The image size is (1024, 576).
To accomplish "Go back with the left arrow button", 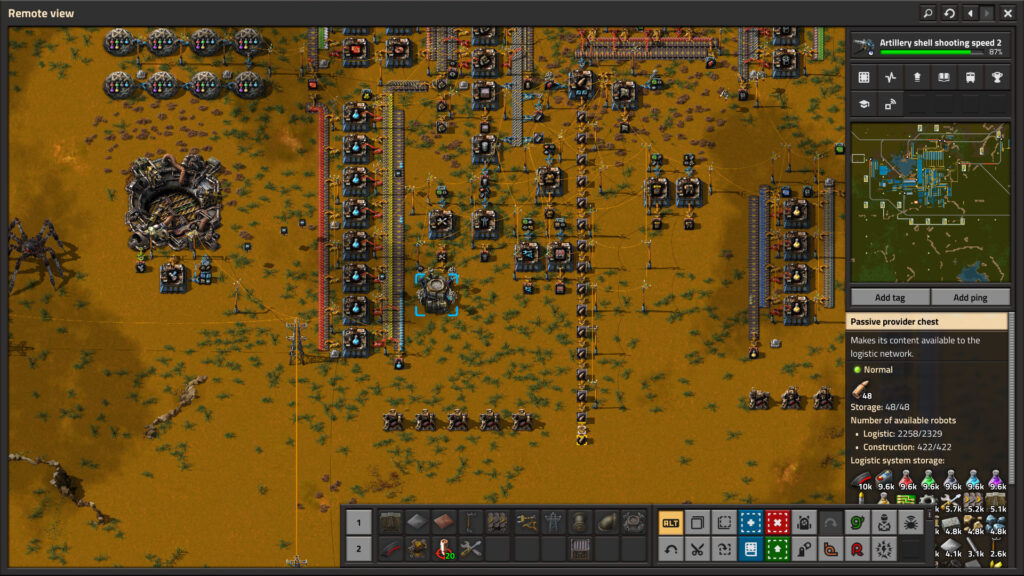I will [x=969, y=13].
